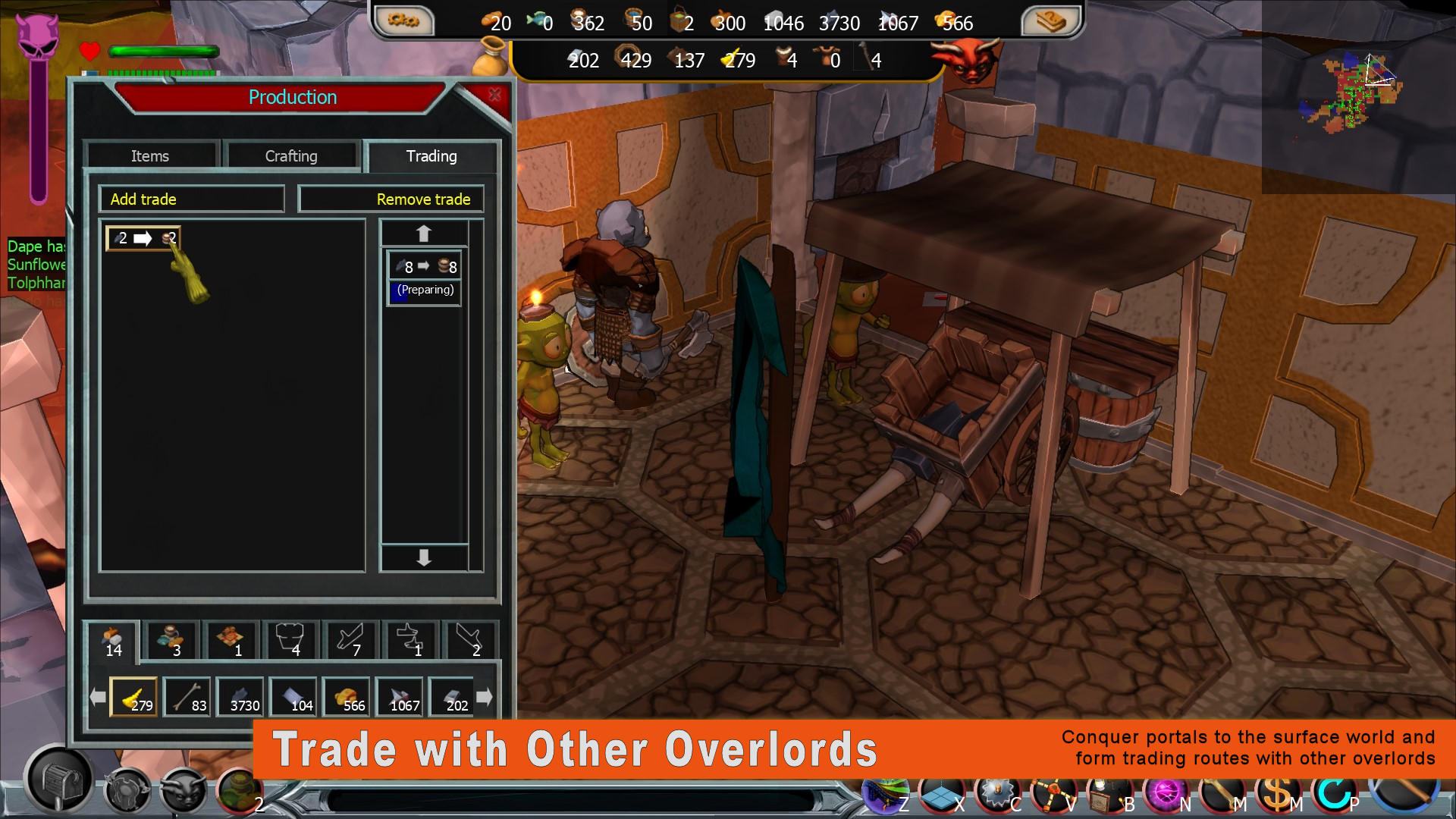This screenshot has width=1456, height=819.
Task: Select the 8-for-8 trade marked Preparing
Action: (424, 278)
